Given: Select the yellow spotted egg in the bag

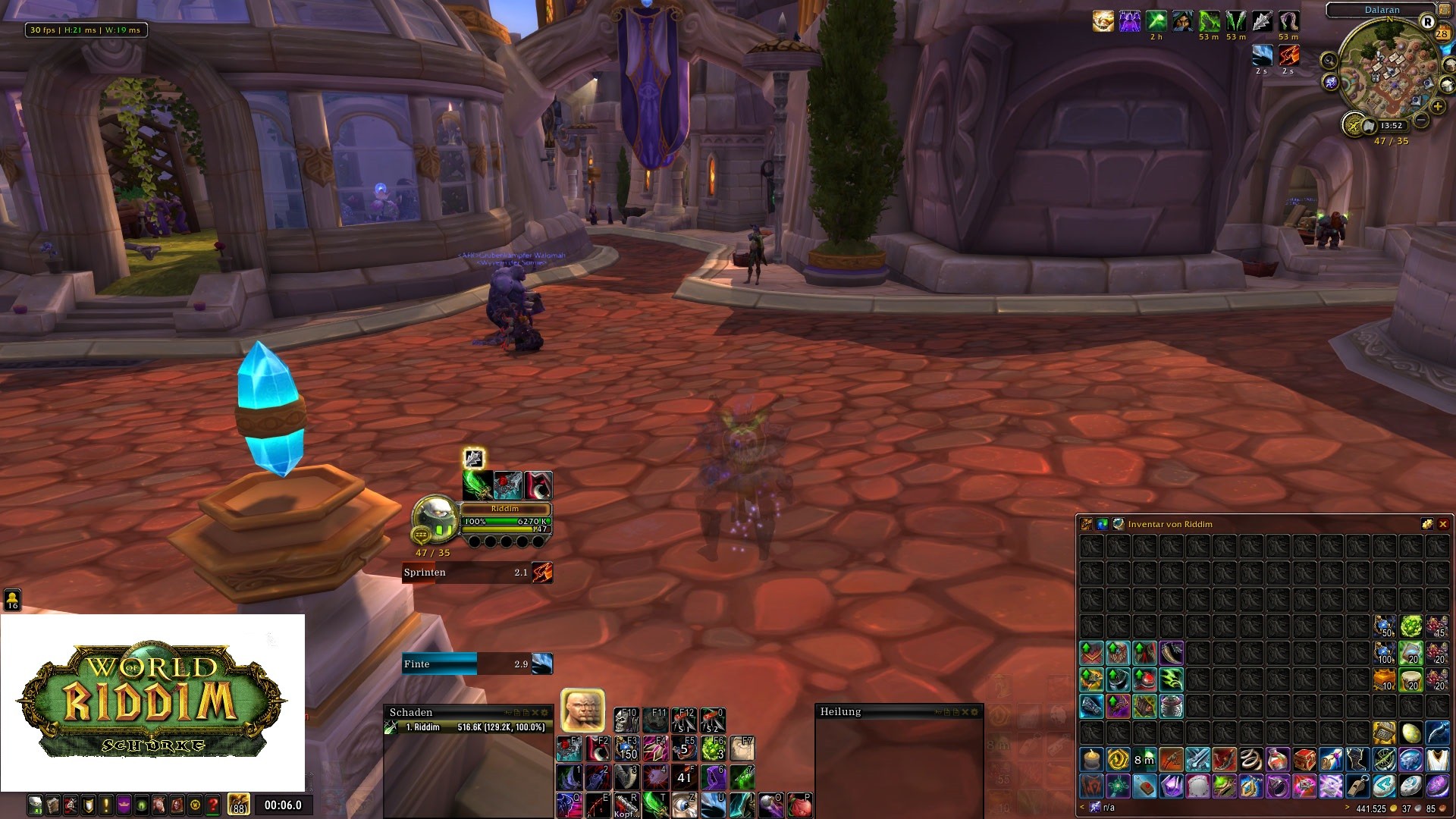Looking at the screenshot, I should click(1410, 733).
